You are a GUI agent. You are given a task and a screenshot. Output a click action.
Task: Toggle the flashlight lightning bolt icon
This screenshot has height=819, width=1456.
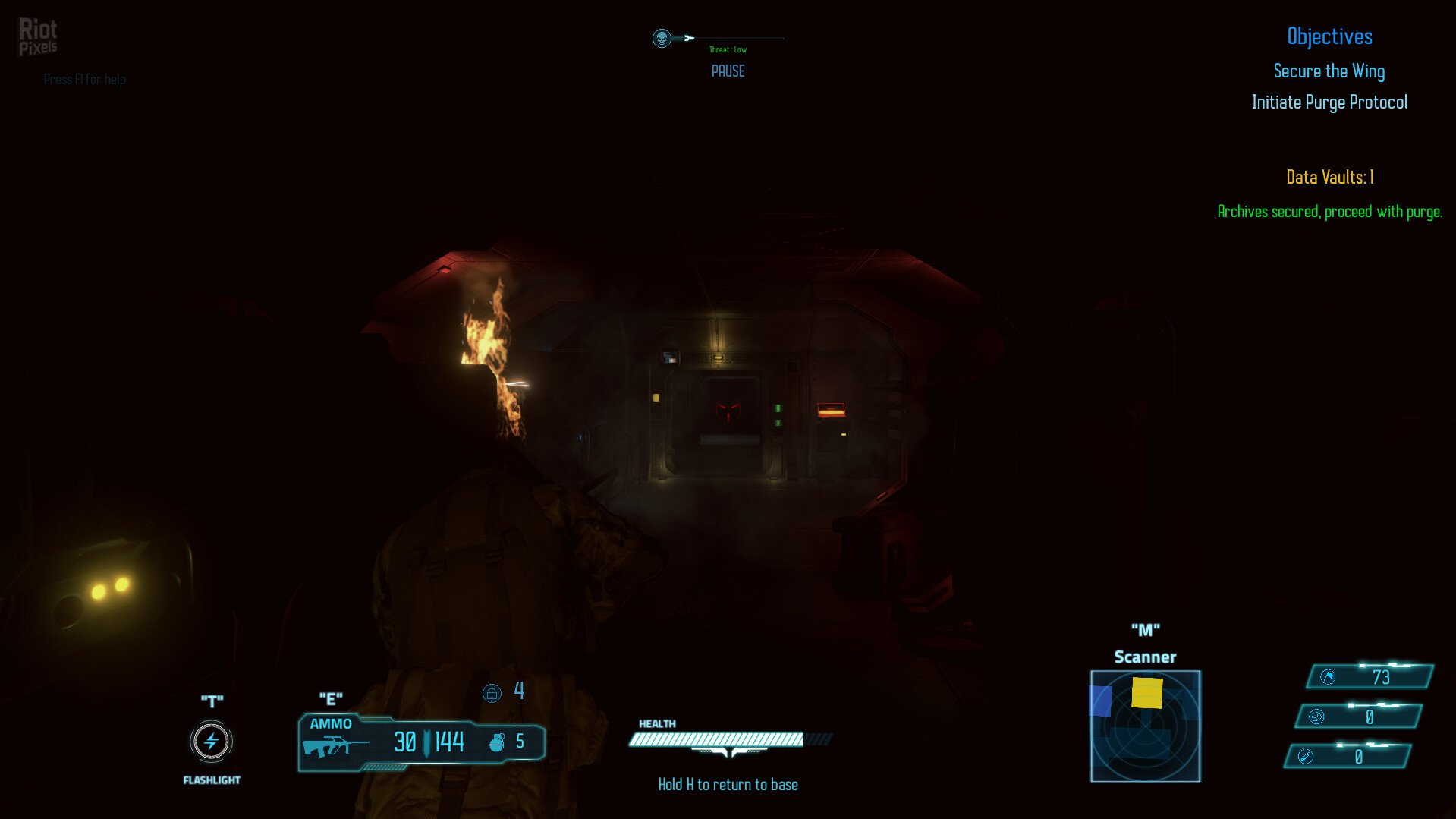coord(211,742)
